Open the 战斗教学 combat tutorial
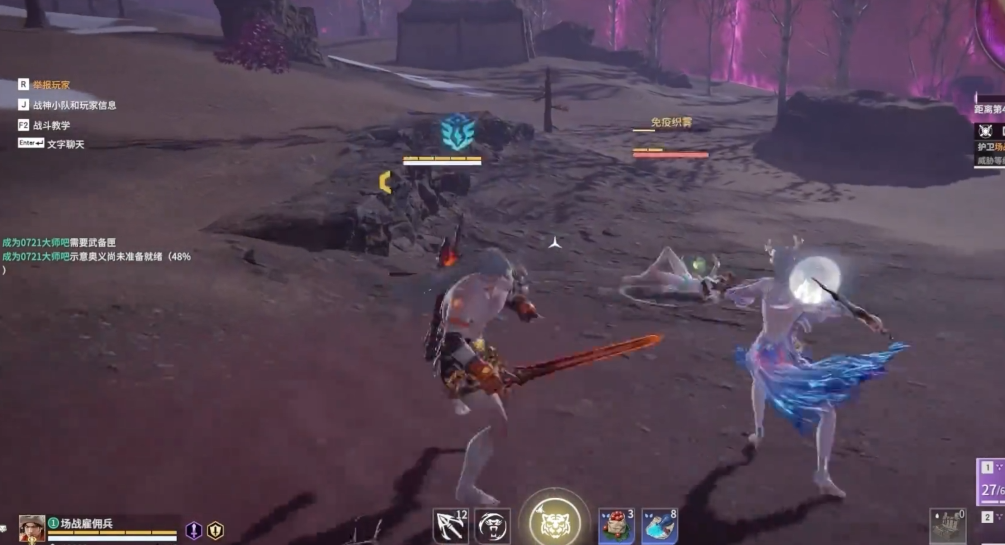 click(51, 125)
